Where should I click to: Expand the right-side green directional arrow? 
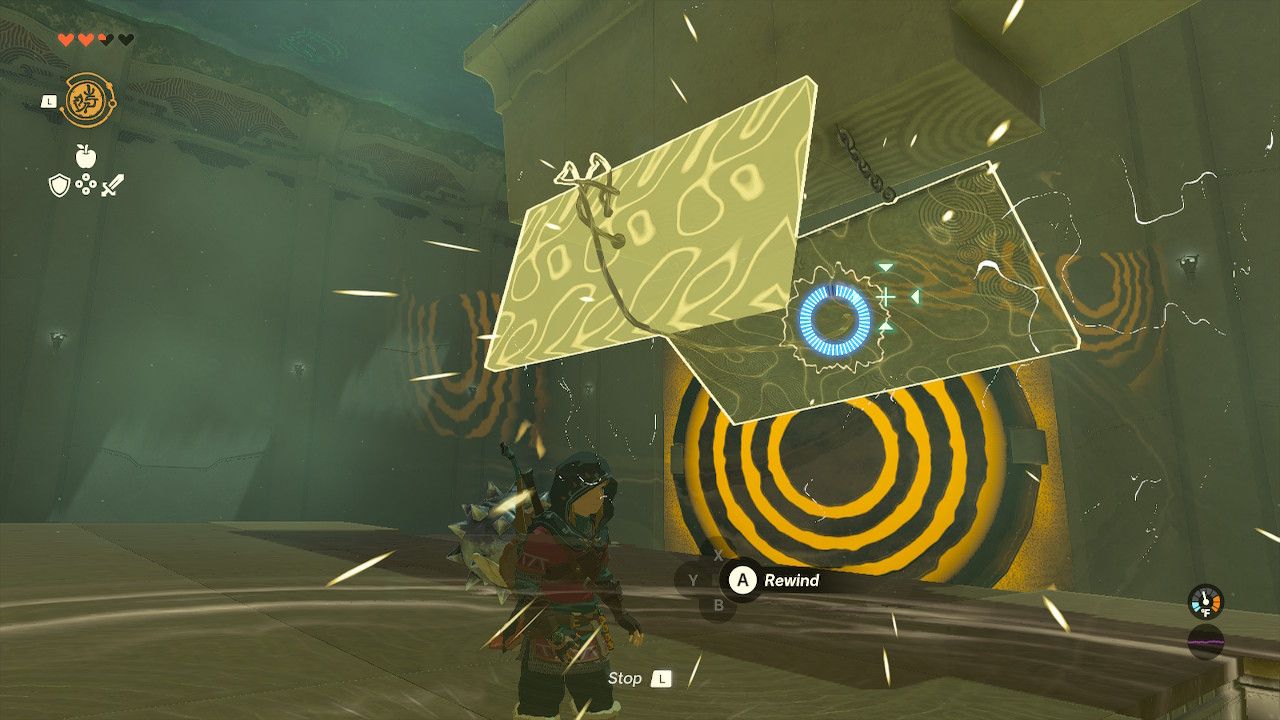916,296
